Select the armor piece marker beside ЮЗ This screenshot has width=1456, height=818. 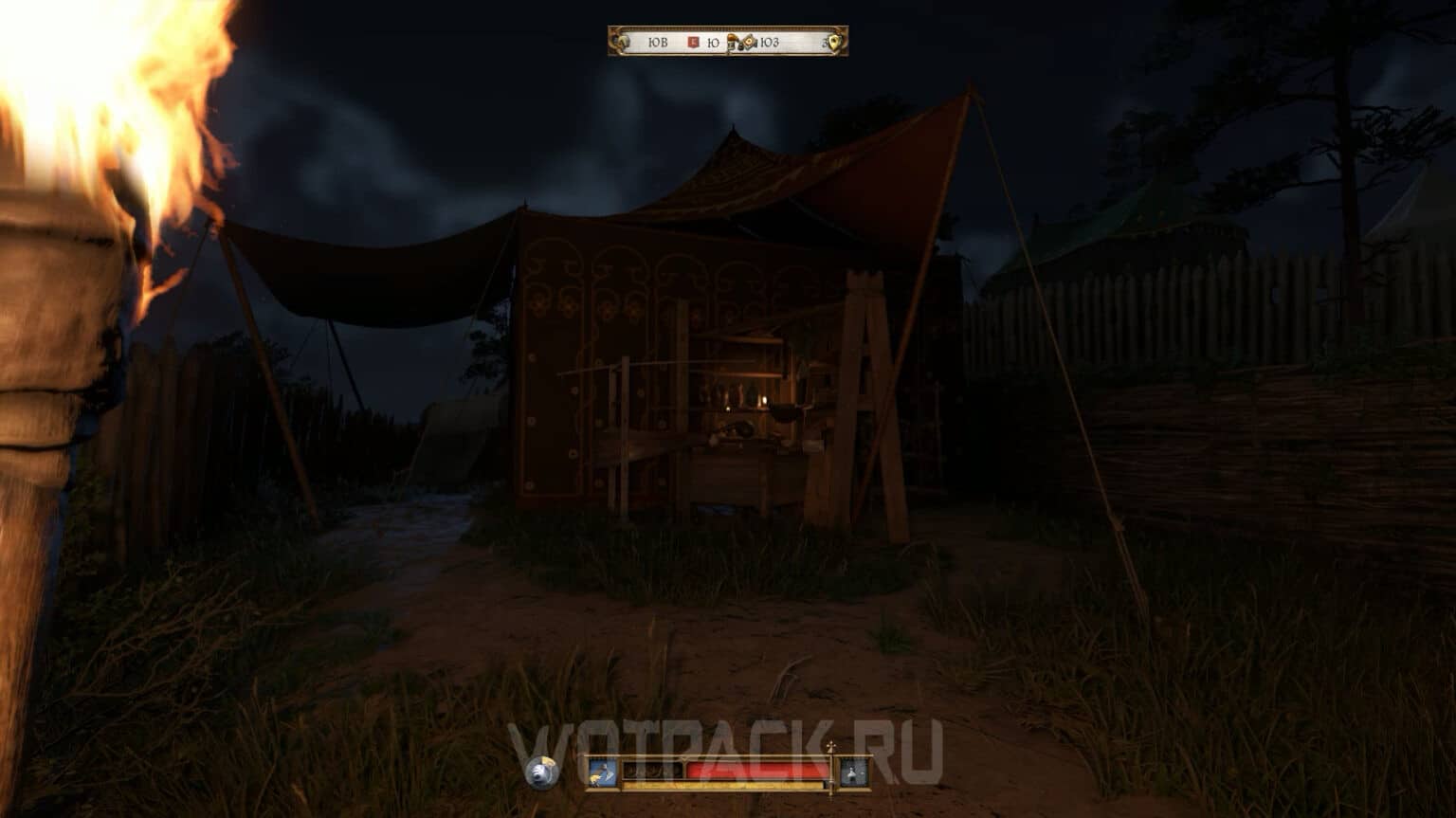(749, 42)
